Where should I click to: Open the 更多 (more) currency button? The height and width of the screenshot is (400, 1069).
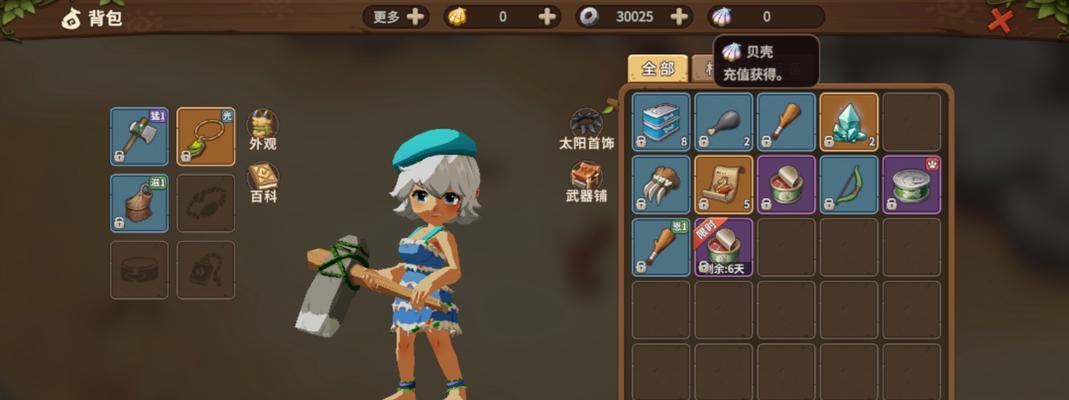click(400, 17)
